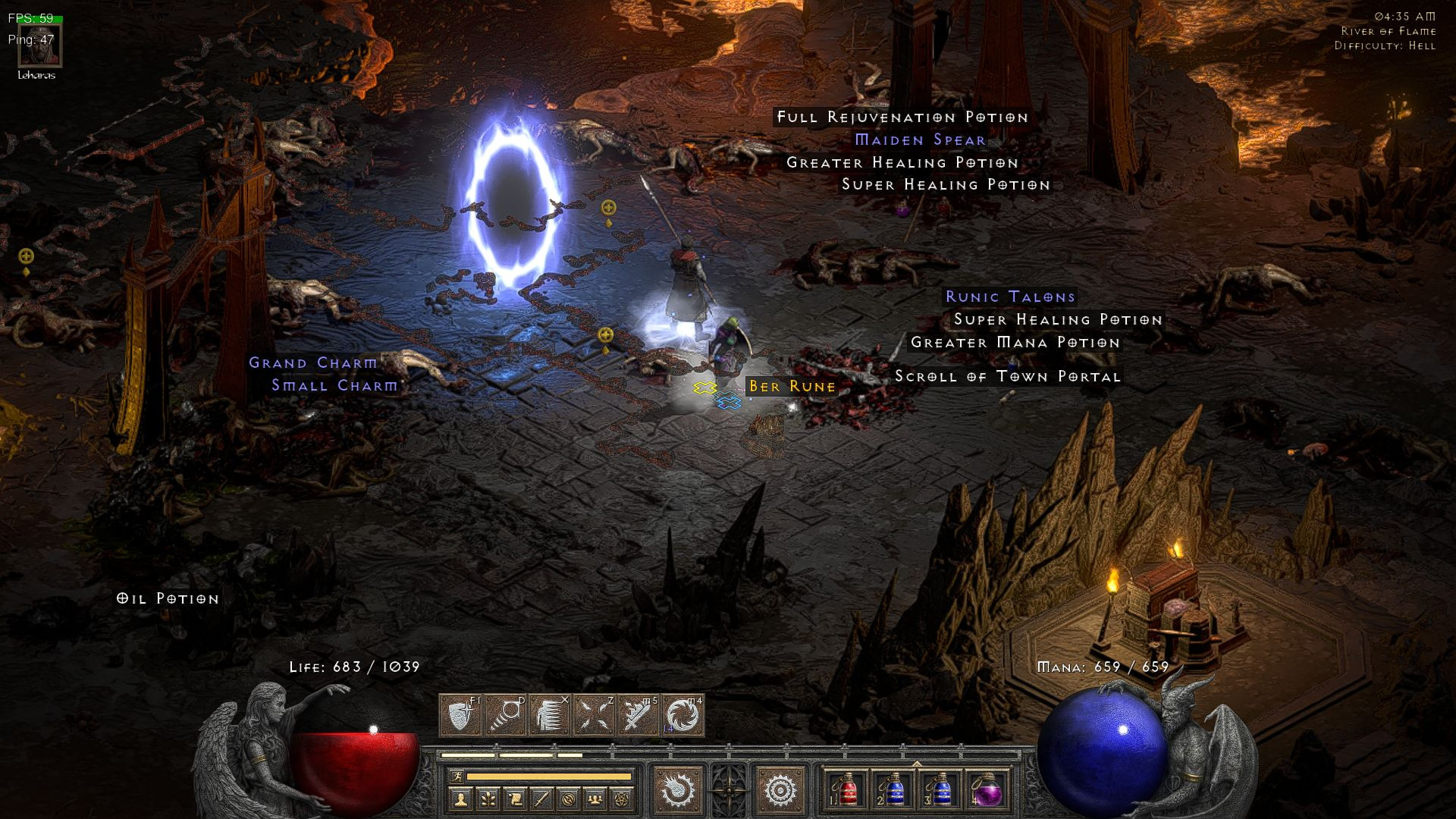The width and height of the screenshot is (1456, 819).
Task: Pick up the Scroll of Town Portal
Action: point(1007,376)
